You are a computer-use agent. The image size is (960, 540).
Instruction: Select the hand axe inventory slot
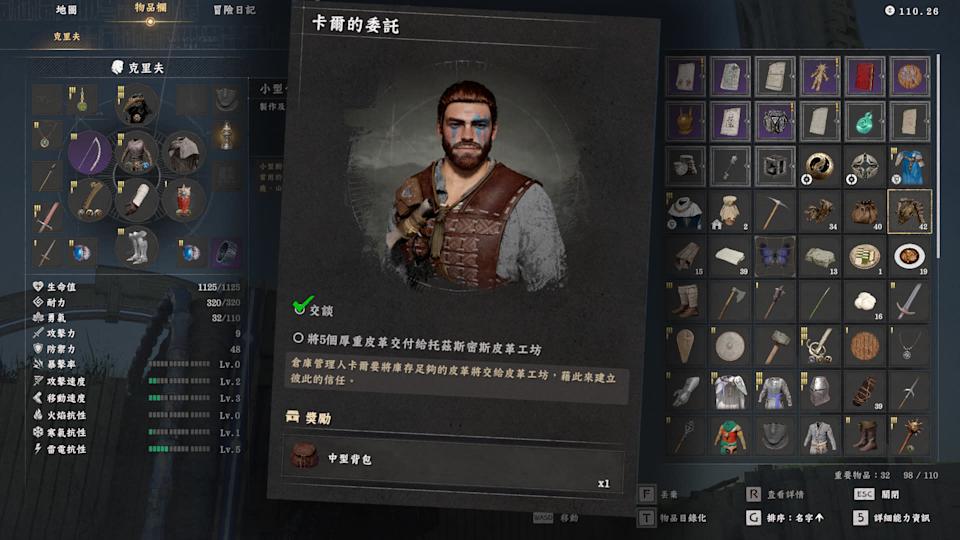coord(729,301)
